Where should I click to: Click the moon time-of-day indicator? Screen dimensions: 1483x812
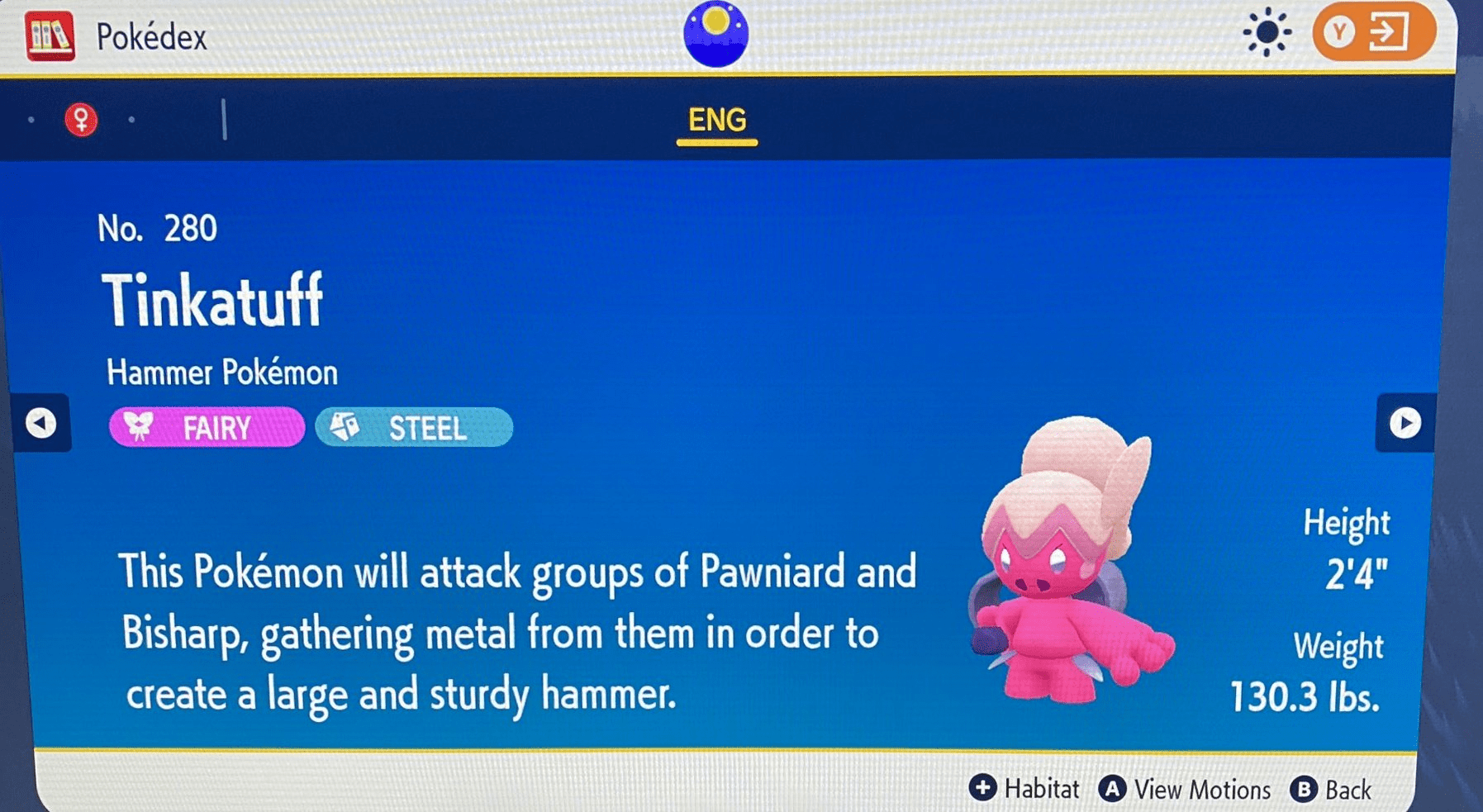tap(715, 35)
